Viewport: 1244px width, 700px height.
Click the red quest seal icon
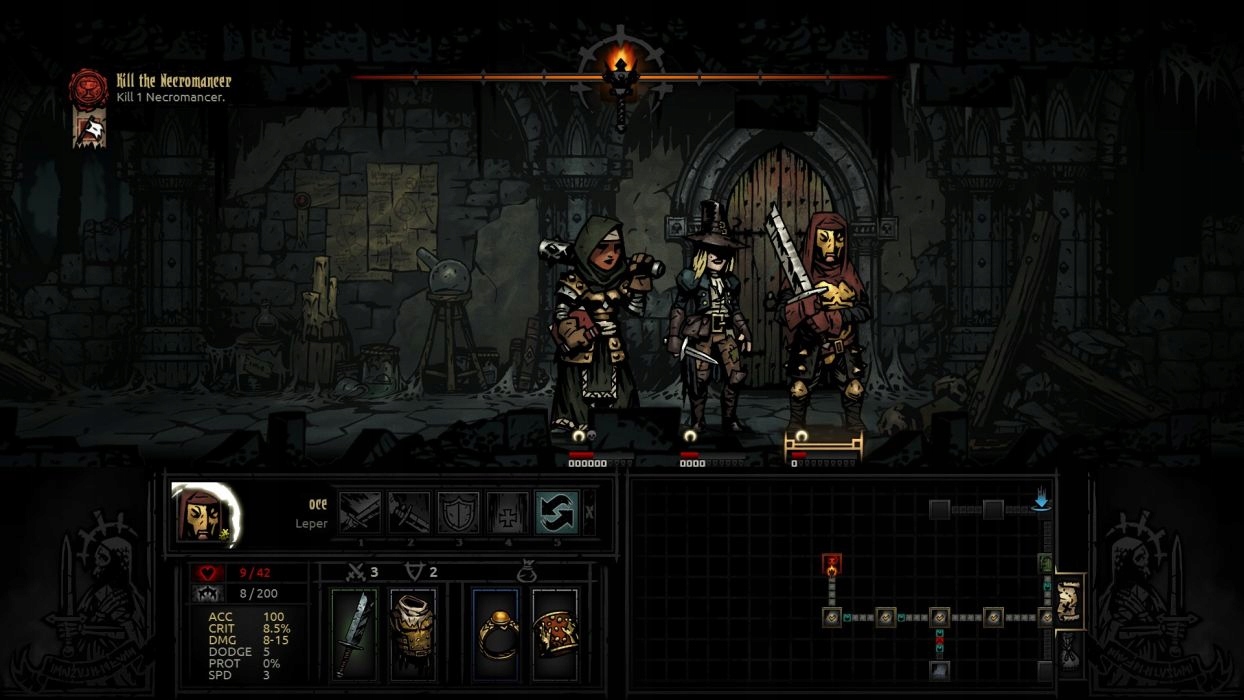pyautogui.click(x=88, y=87)
